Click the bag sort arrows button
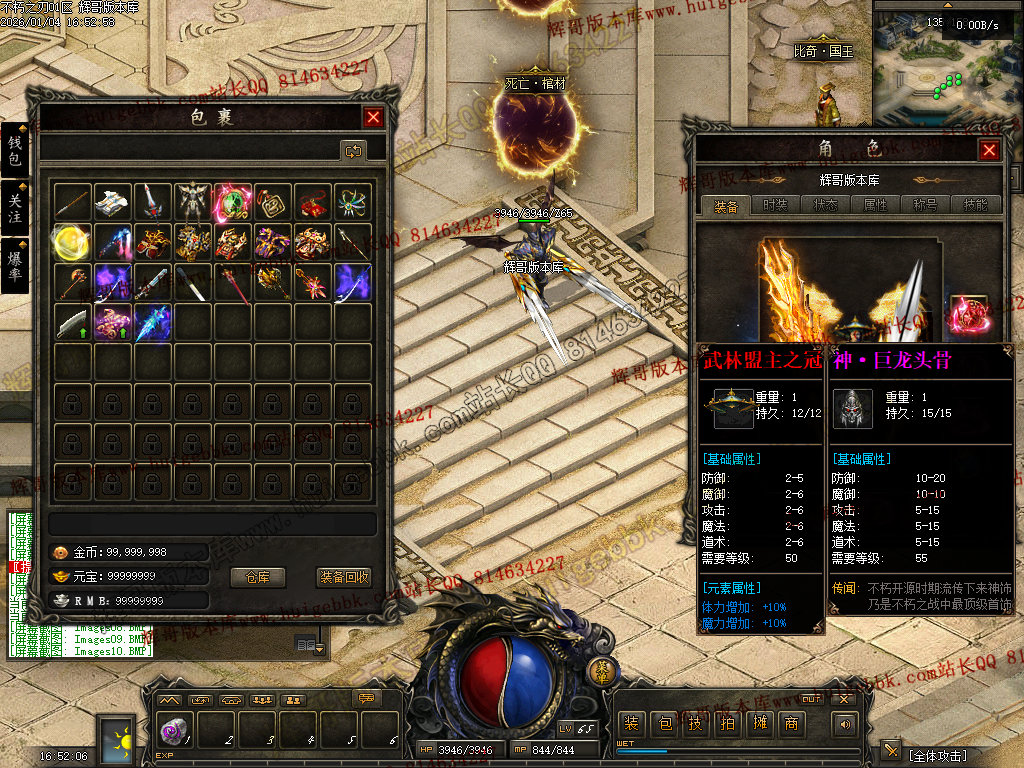The height and width of the screenshot is (768, 1024). (x=353, y=151)
